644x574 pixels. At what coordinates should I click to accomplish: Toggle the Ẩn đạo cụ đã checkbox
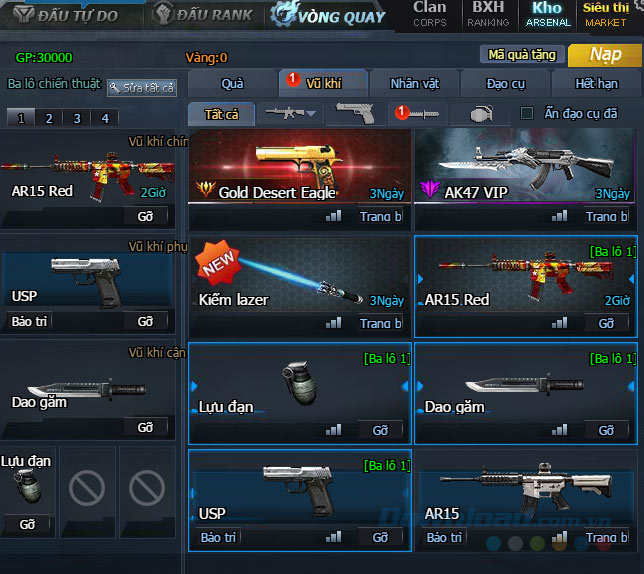(x=527, y=113)
